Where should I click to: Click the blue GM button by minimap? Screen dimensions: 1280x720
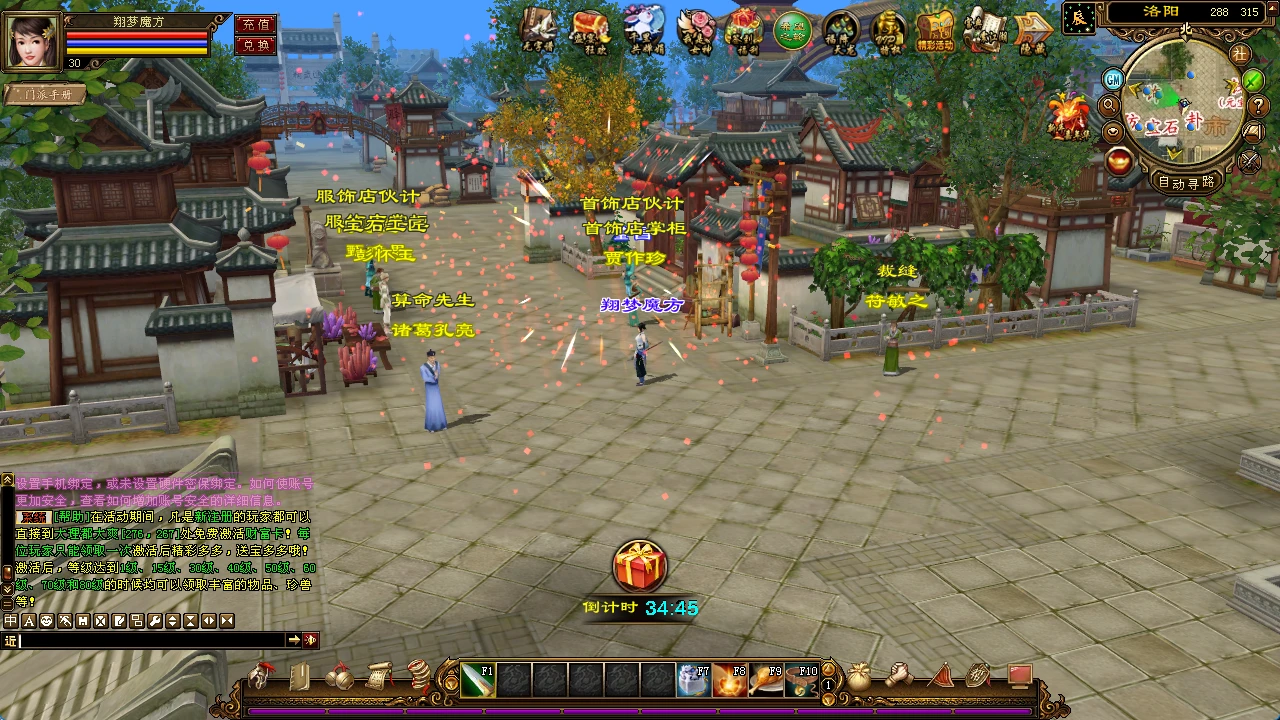[x=1113, y=79]
